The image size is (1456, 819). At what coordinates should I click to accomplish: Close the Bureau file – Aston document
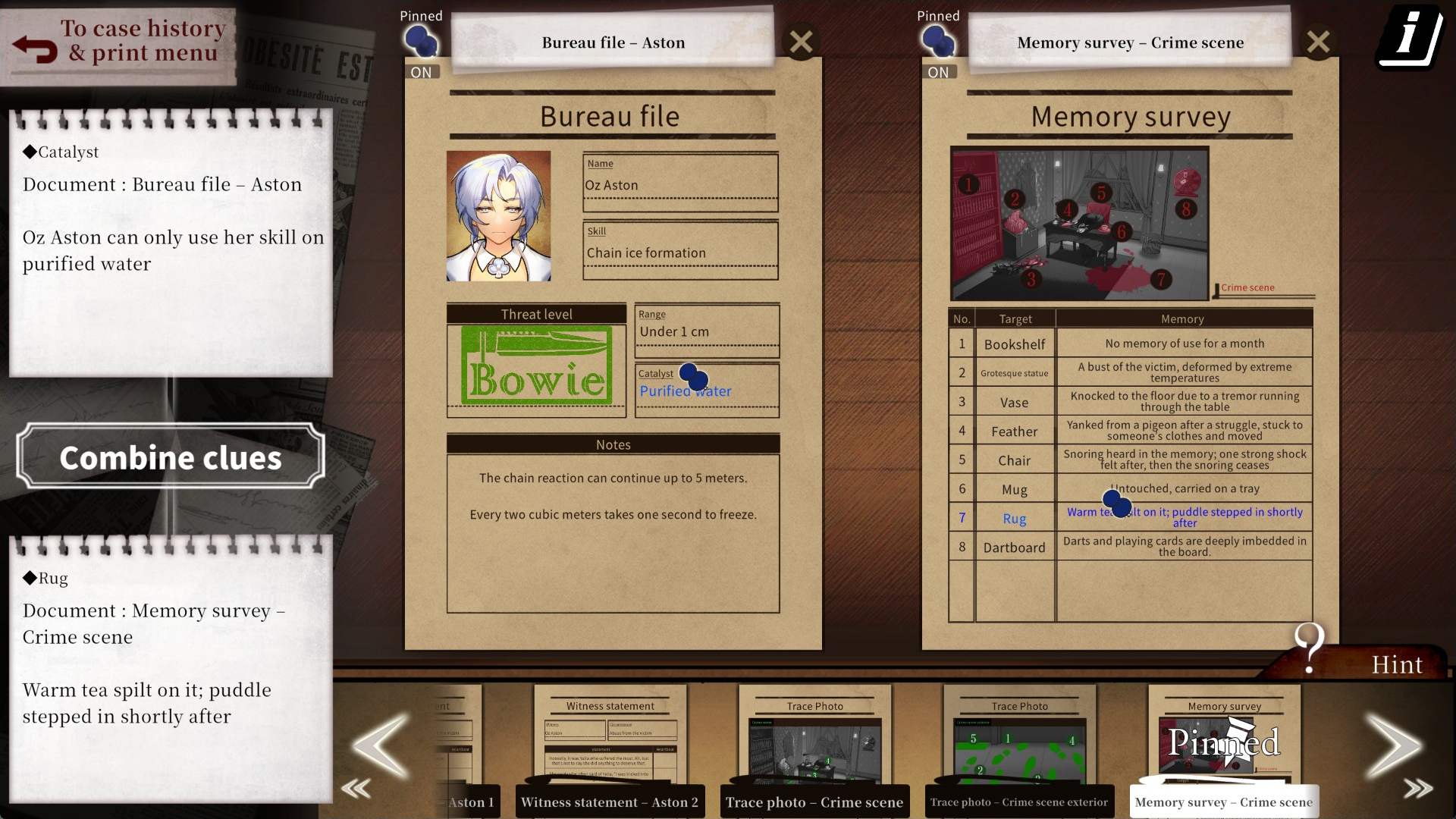(801, 42)
